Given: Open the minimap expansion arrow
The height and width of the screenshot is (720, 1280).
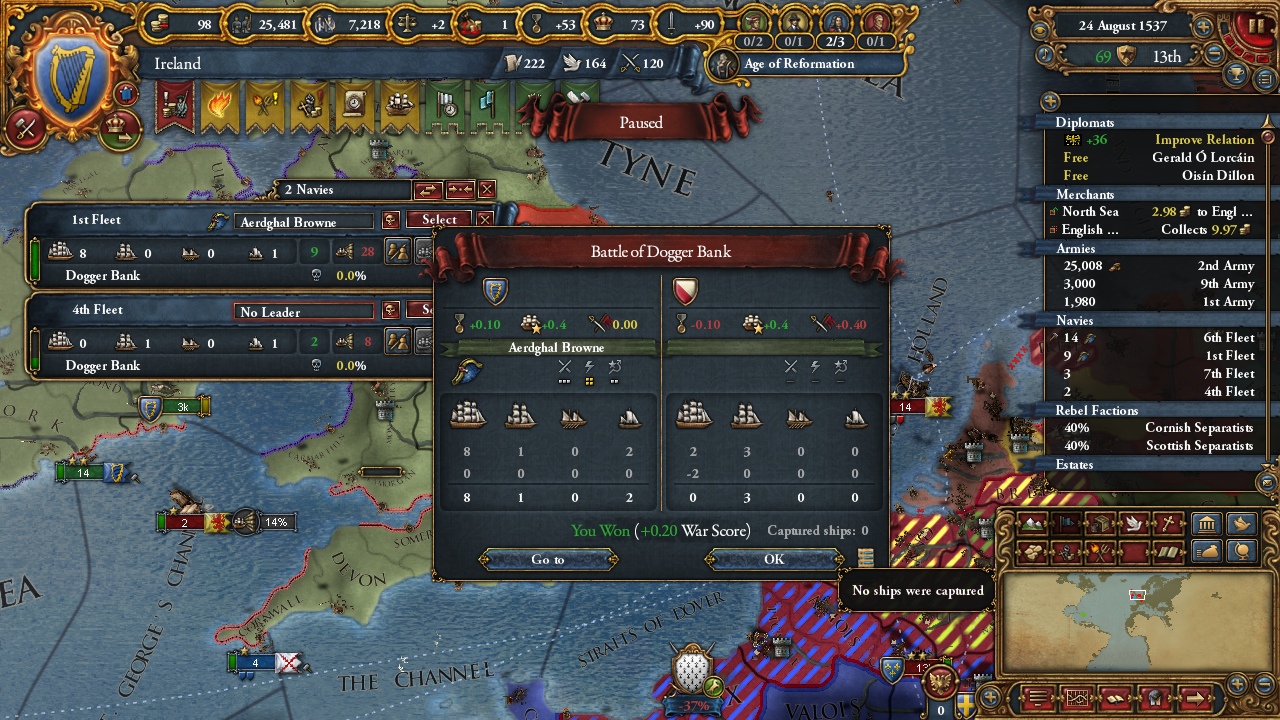Looking at the screenshot, I should coord(1195,697).
